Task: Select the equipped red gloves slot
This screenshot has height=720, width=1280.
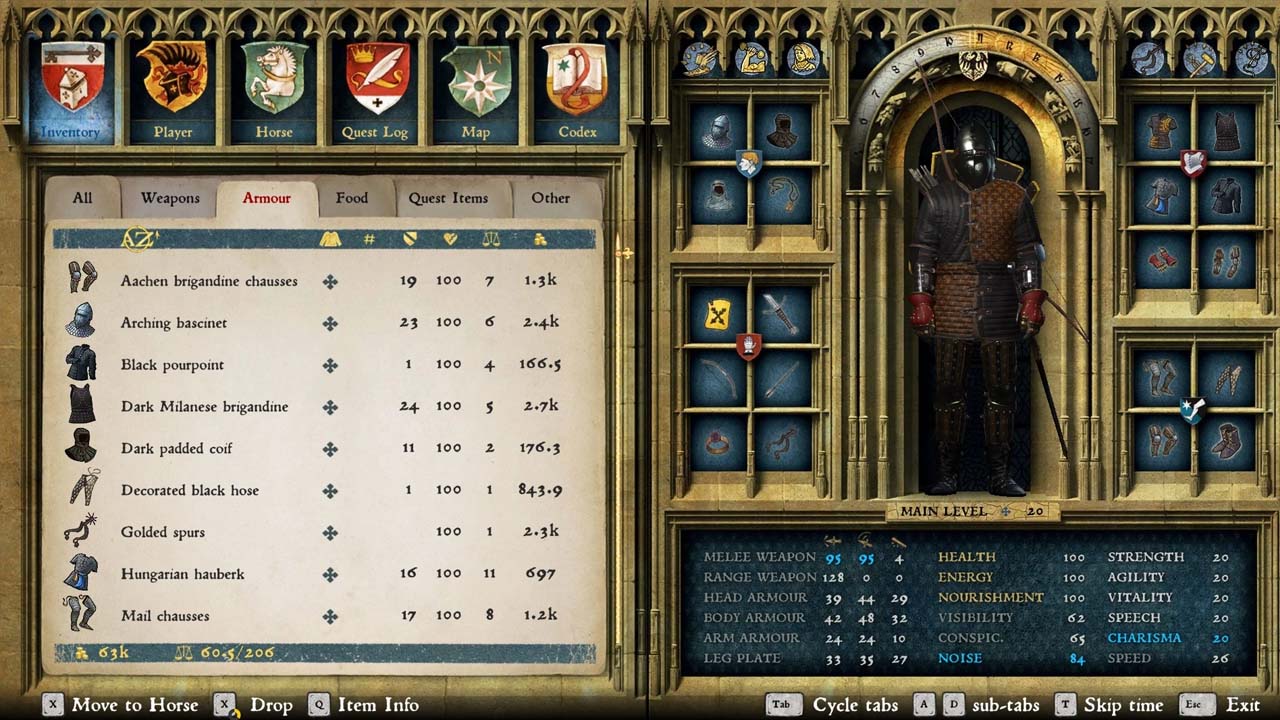Action: click(1161, 260)
